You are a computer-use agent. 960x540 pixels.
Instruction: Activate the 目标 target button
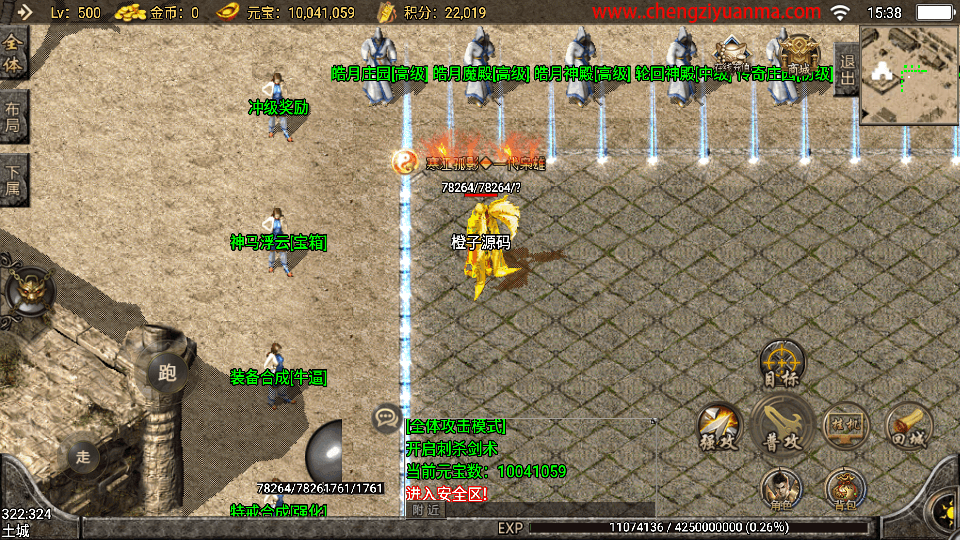(x=782, y=364)
